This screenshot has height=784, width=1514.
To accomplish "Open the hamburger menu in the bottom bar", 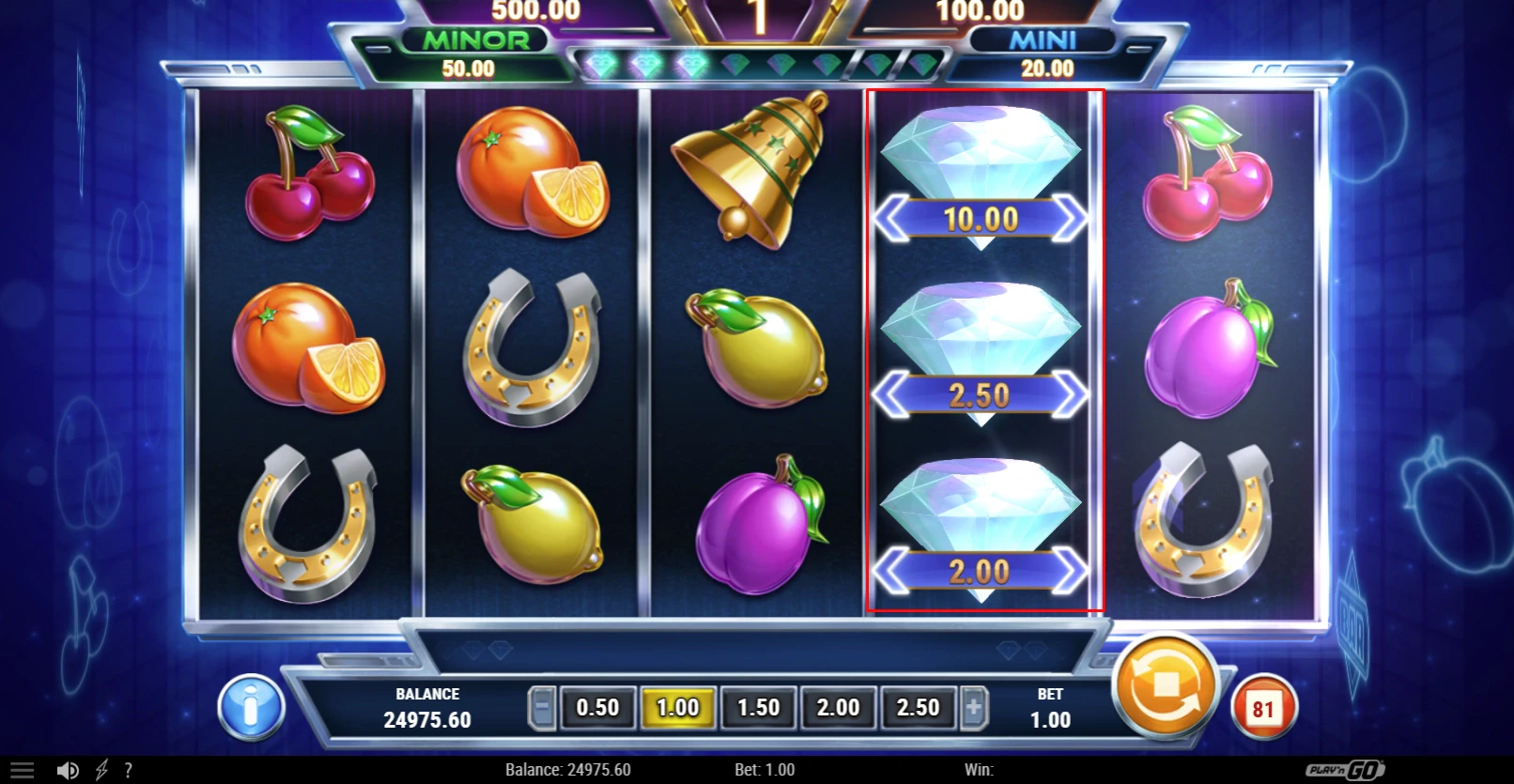I will pyautogui.click(x=21, y=768).
